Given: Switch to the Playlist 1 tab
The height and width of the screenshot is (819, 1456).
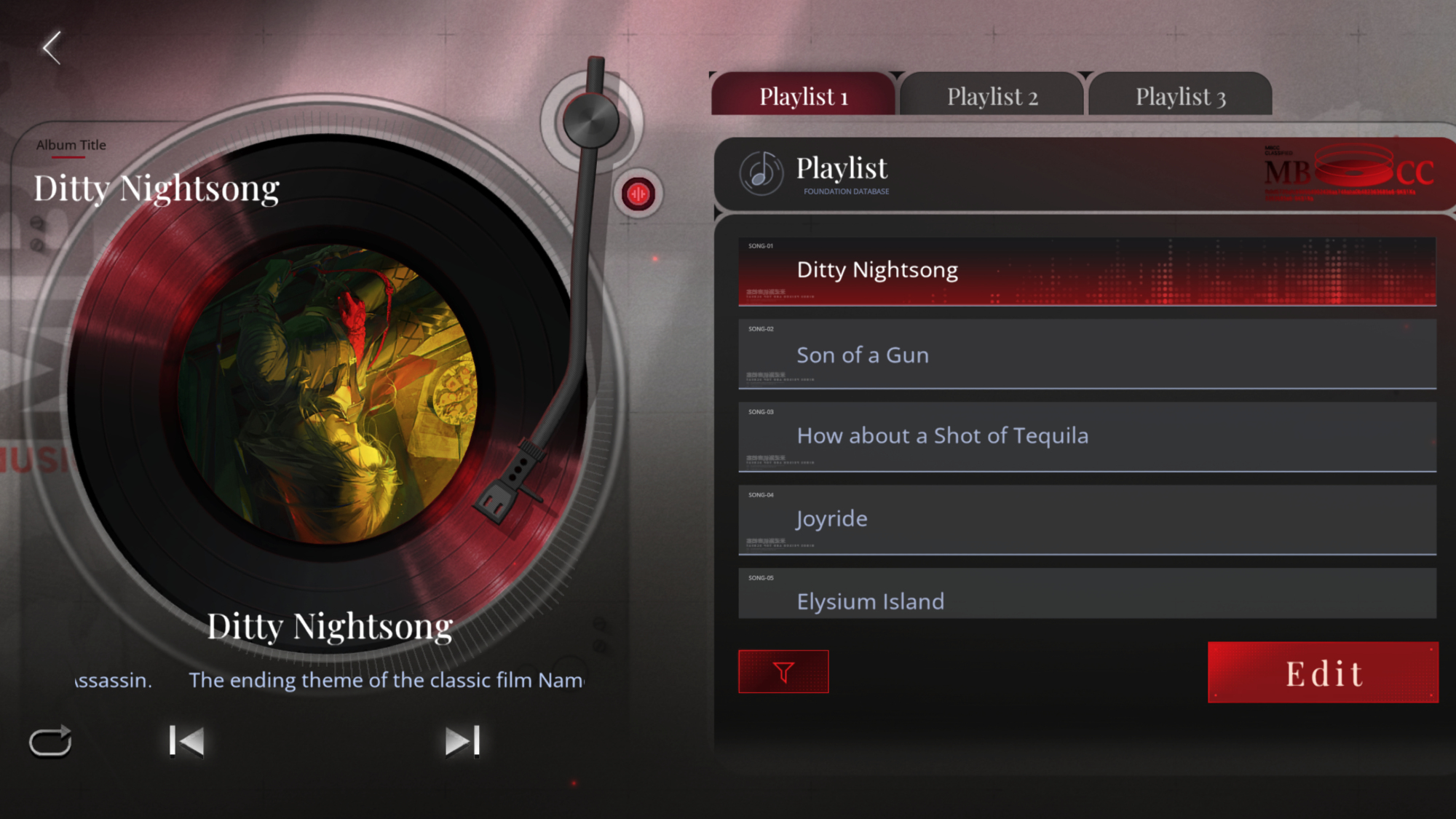Looking at the screenshot, I should [803, 96].
